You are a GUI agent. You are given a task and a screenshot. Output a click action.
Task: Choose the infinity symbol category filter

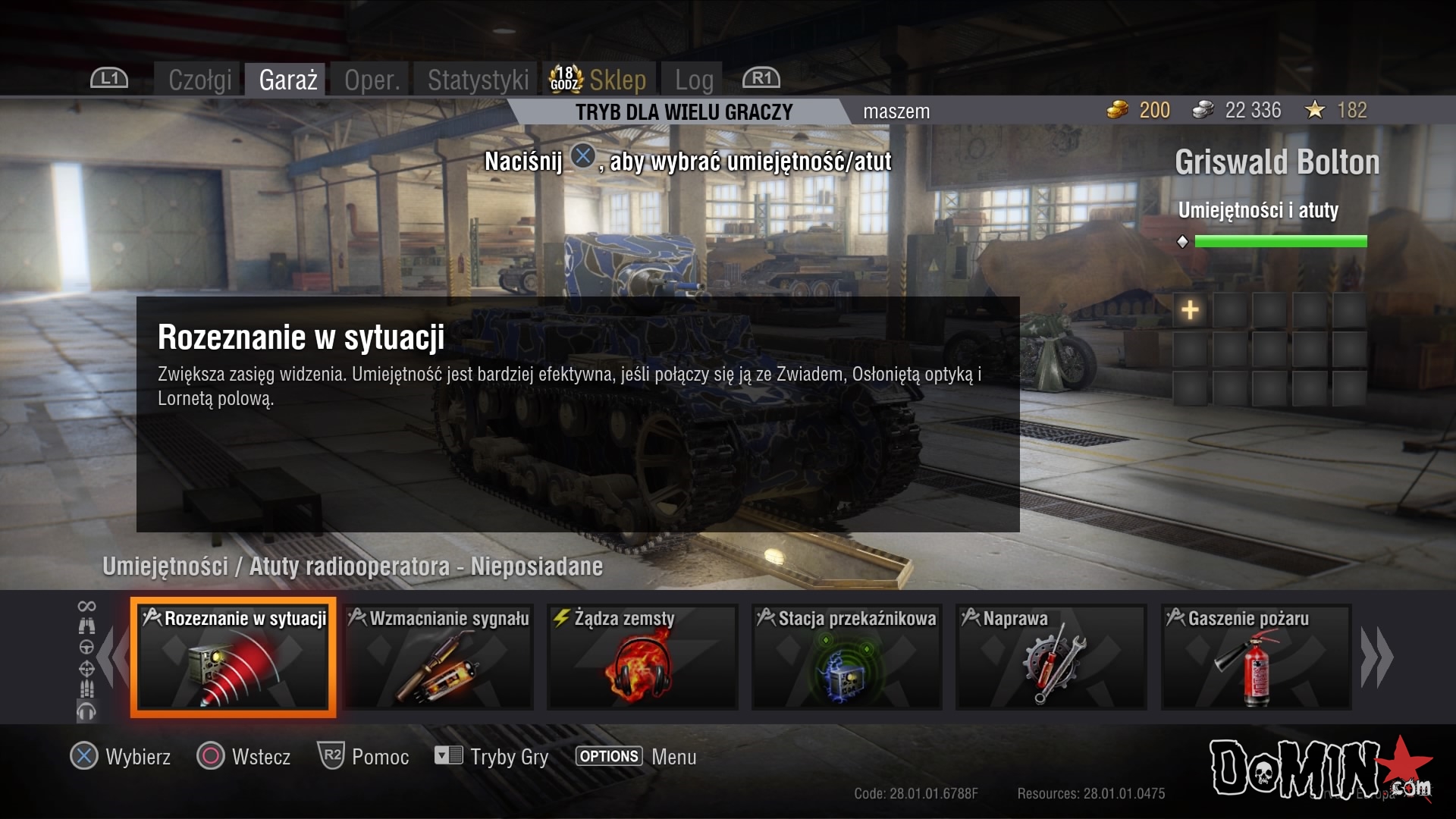(87, 606)
